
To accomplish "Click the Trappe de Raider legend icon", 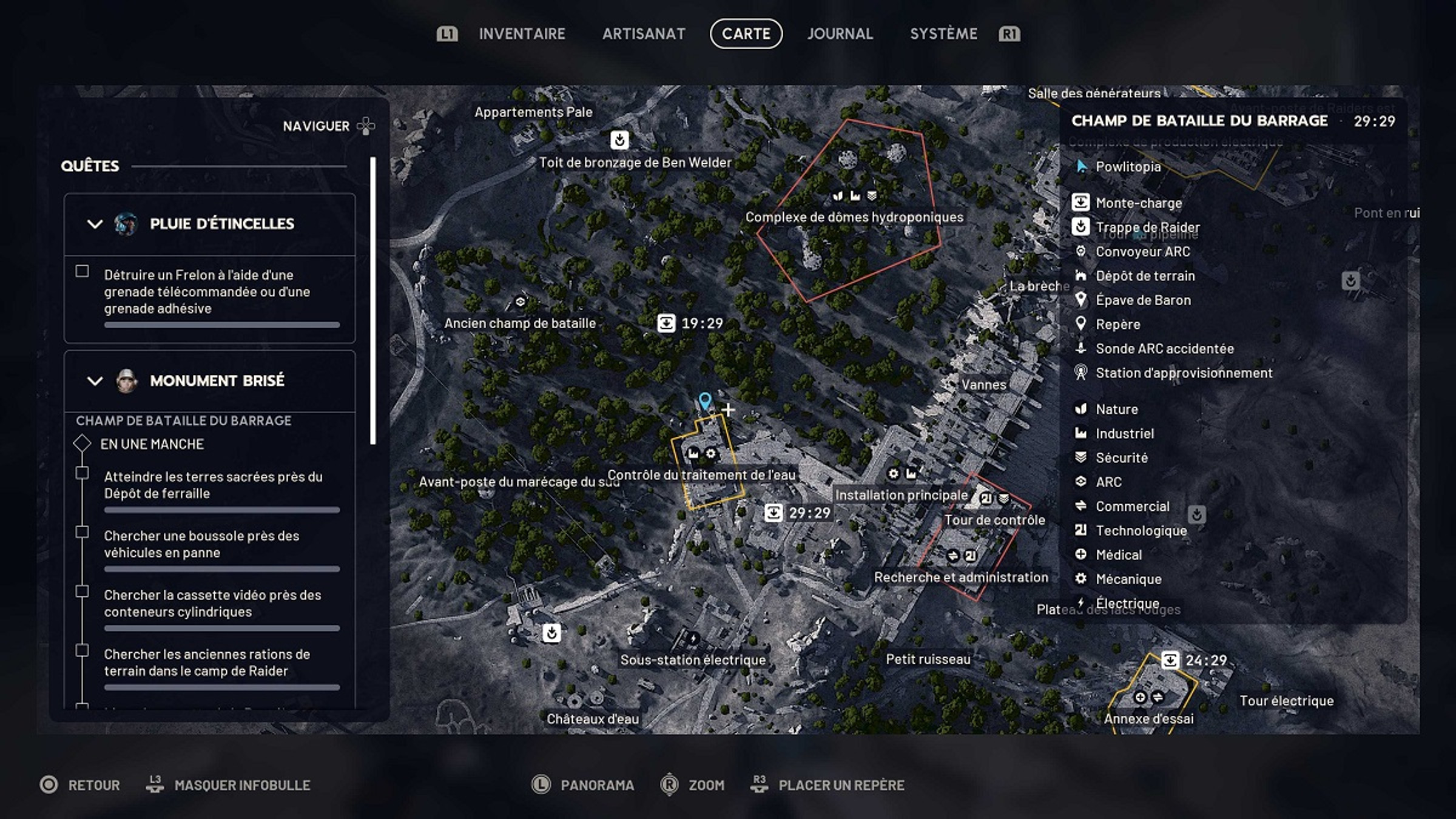I will tap(1080, 227).
